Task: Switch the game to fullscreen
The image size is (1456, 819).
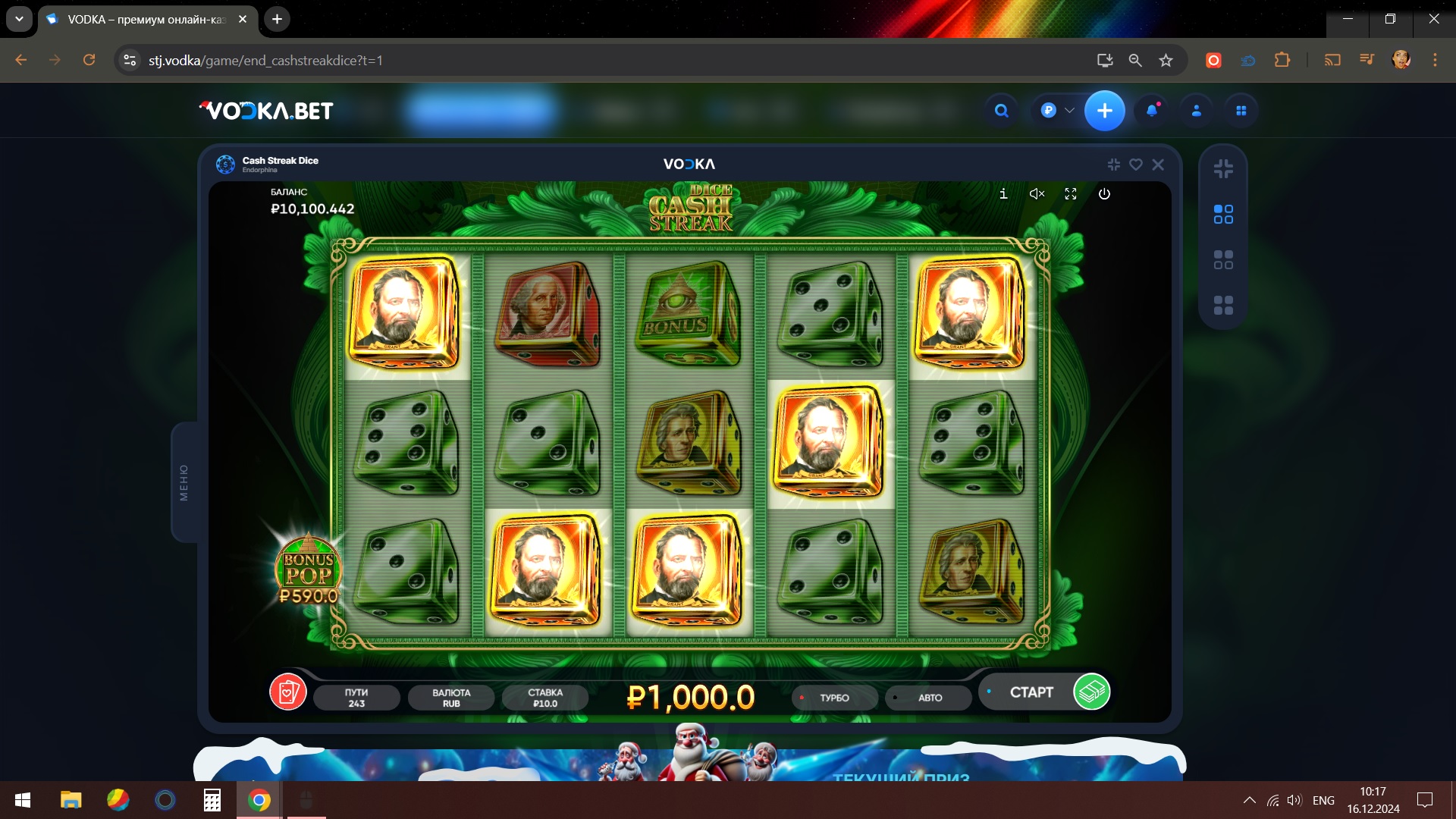Action: pos(1071,194)
